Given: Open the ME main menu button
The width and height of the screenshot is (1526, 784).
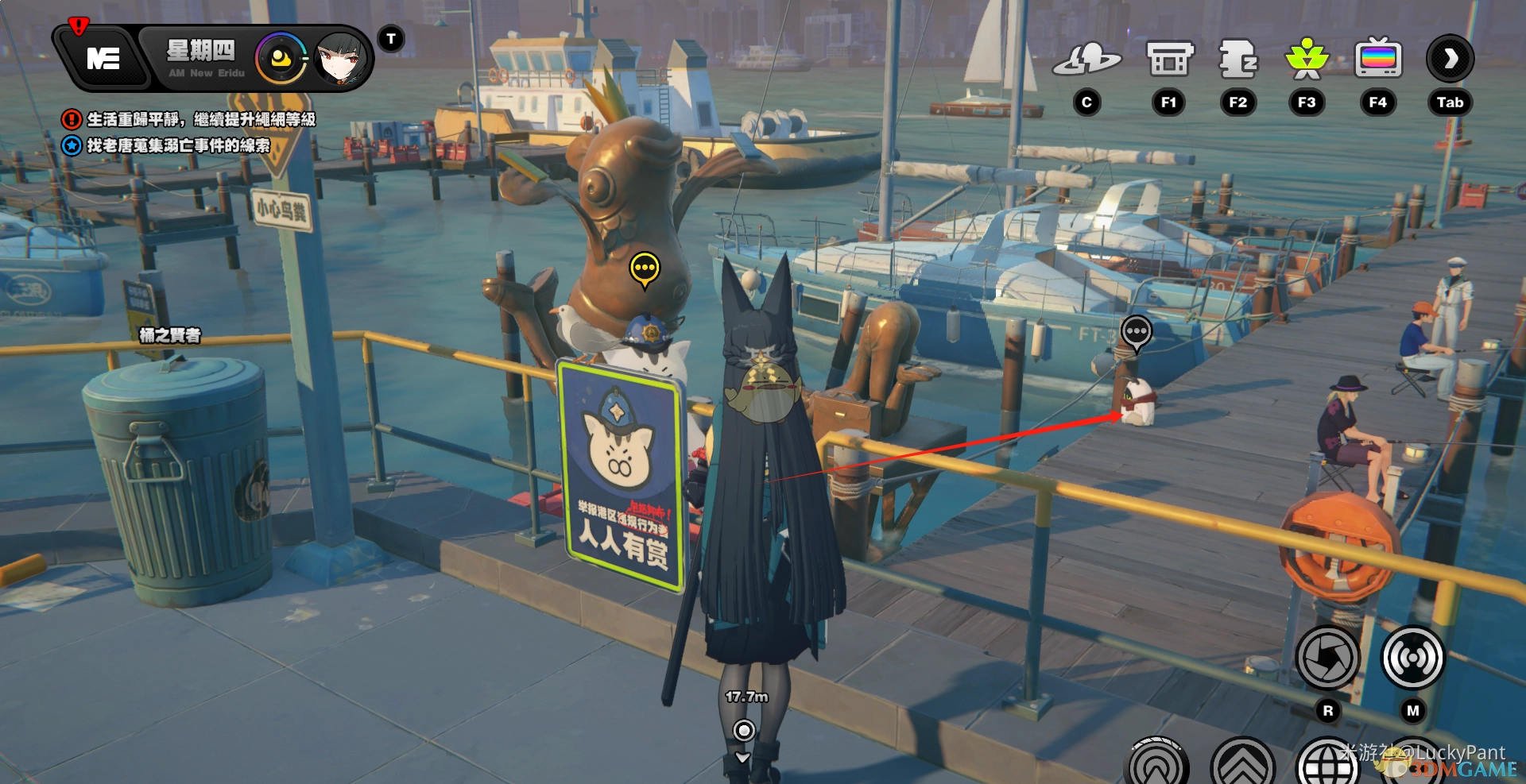Looking at the screenshot, I should pyautogui.click(x=103, y=59).
